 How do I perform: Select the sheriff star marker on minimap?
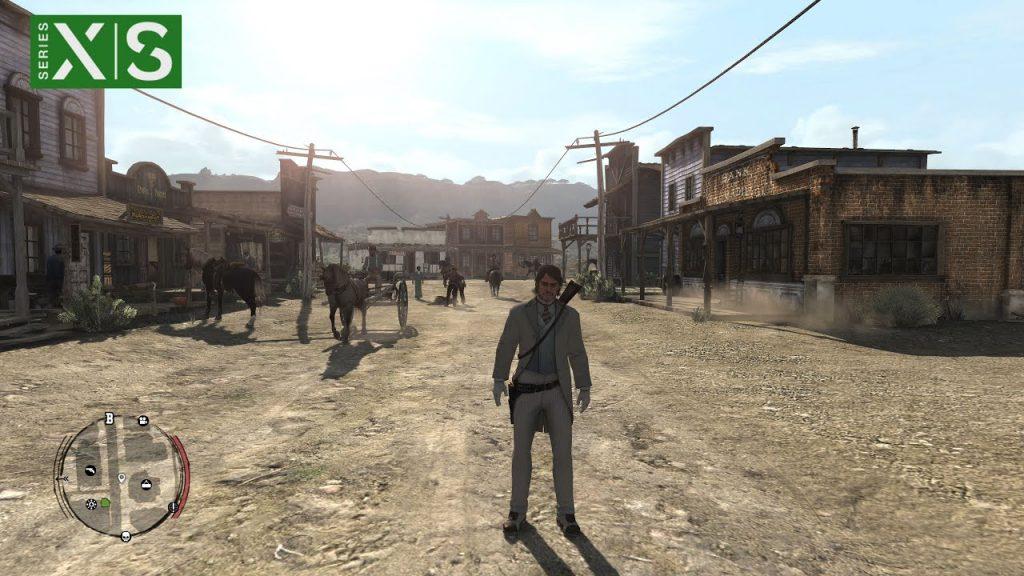(x=91, y=503)
